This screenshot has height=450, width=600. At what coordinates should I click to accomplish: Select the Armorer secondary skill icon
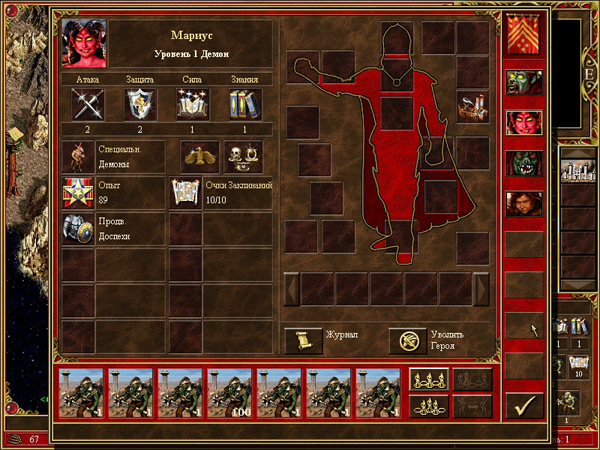point(78,228)
